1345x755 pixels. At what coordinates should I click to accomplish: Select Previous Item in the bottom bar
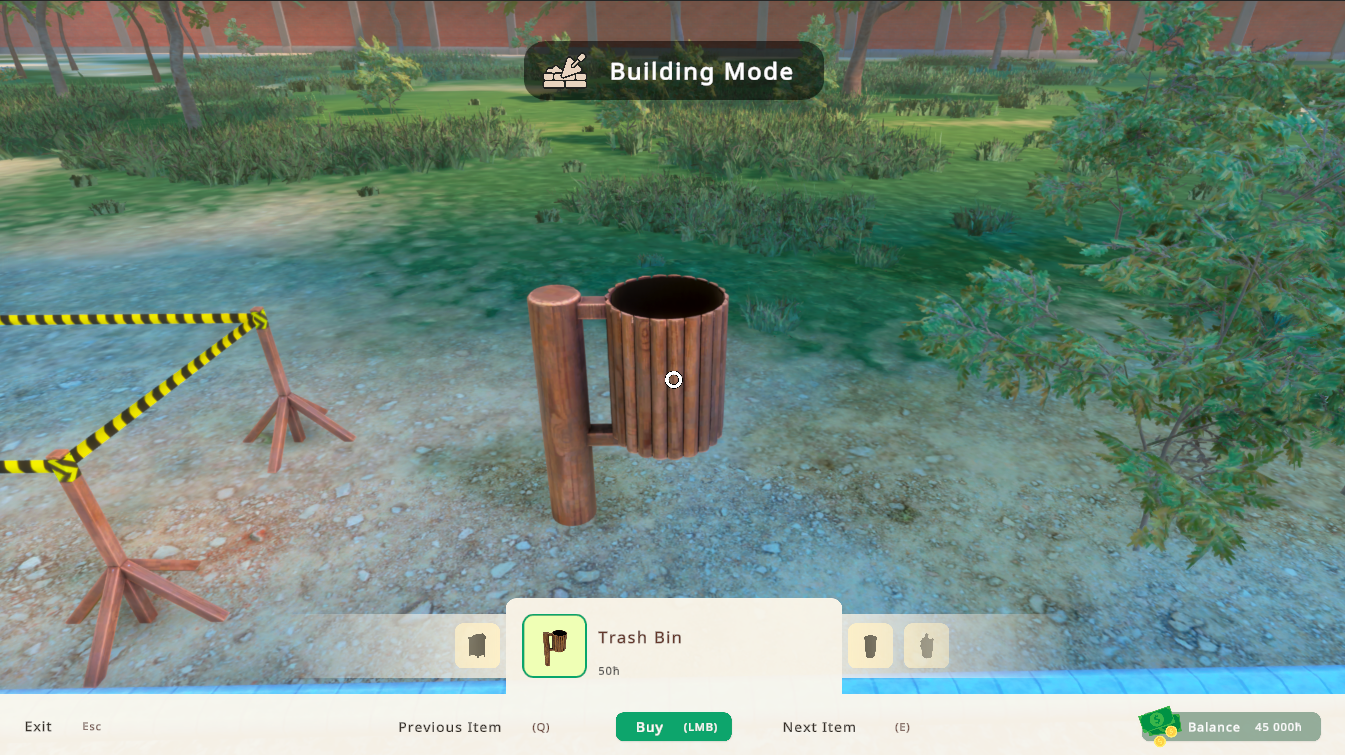click(450, 727)
